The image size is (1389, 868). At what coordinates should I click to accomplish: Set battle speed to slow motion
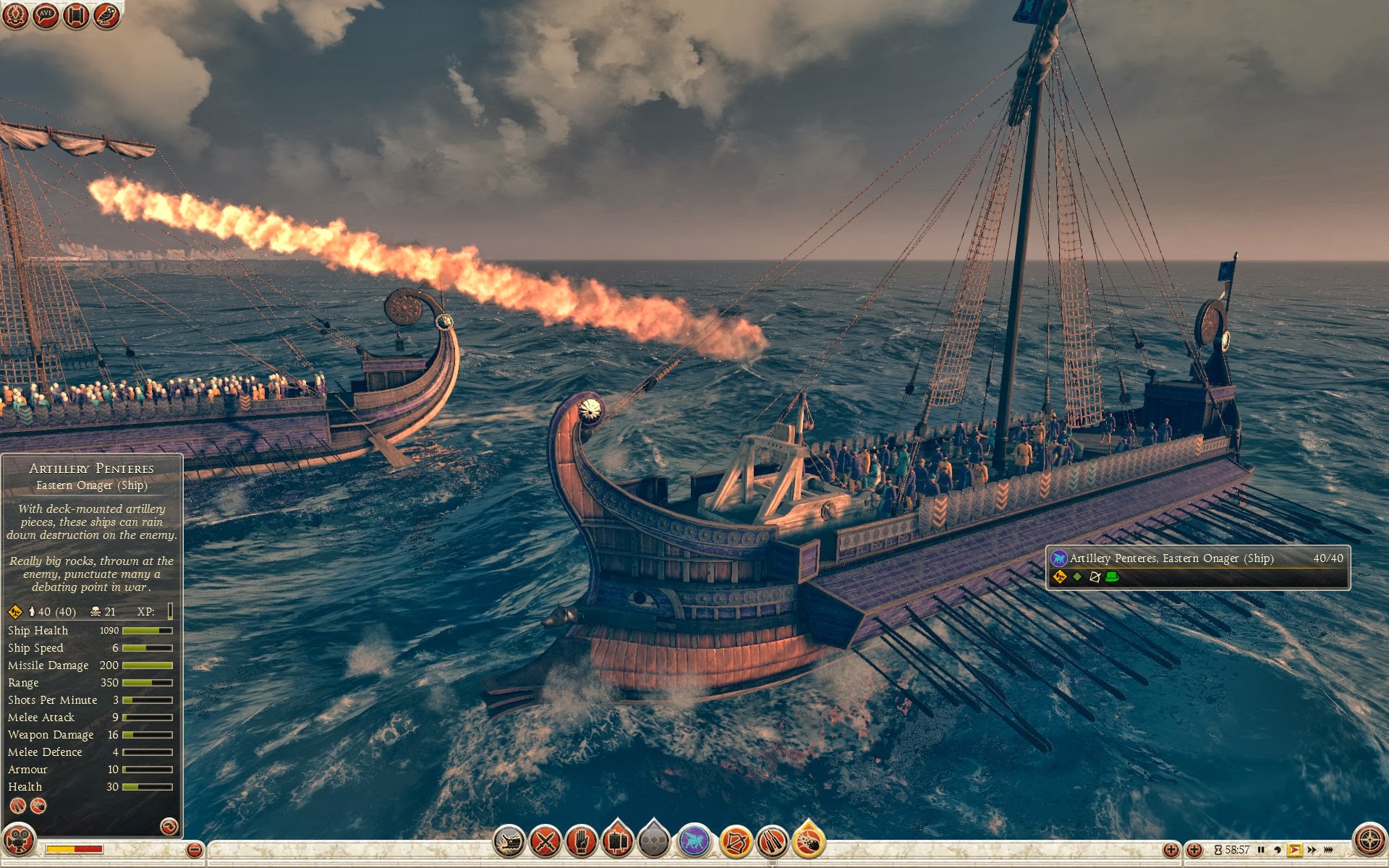(x=1278, y=850)
